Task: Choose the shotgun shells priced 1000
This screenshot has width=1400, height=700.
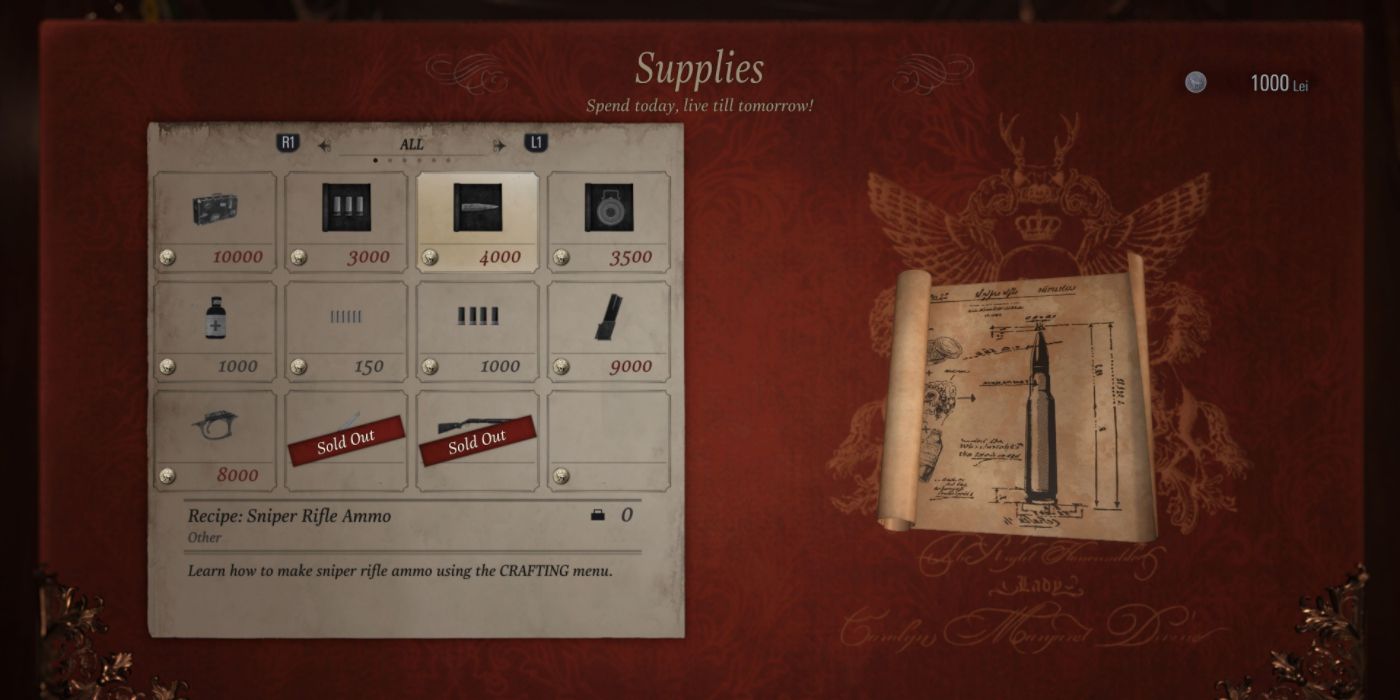Action: [477, 331]
